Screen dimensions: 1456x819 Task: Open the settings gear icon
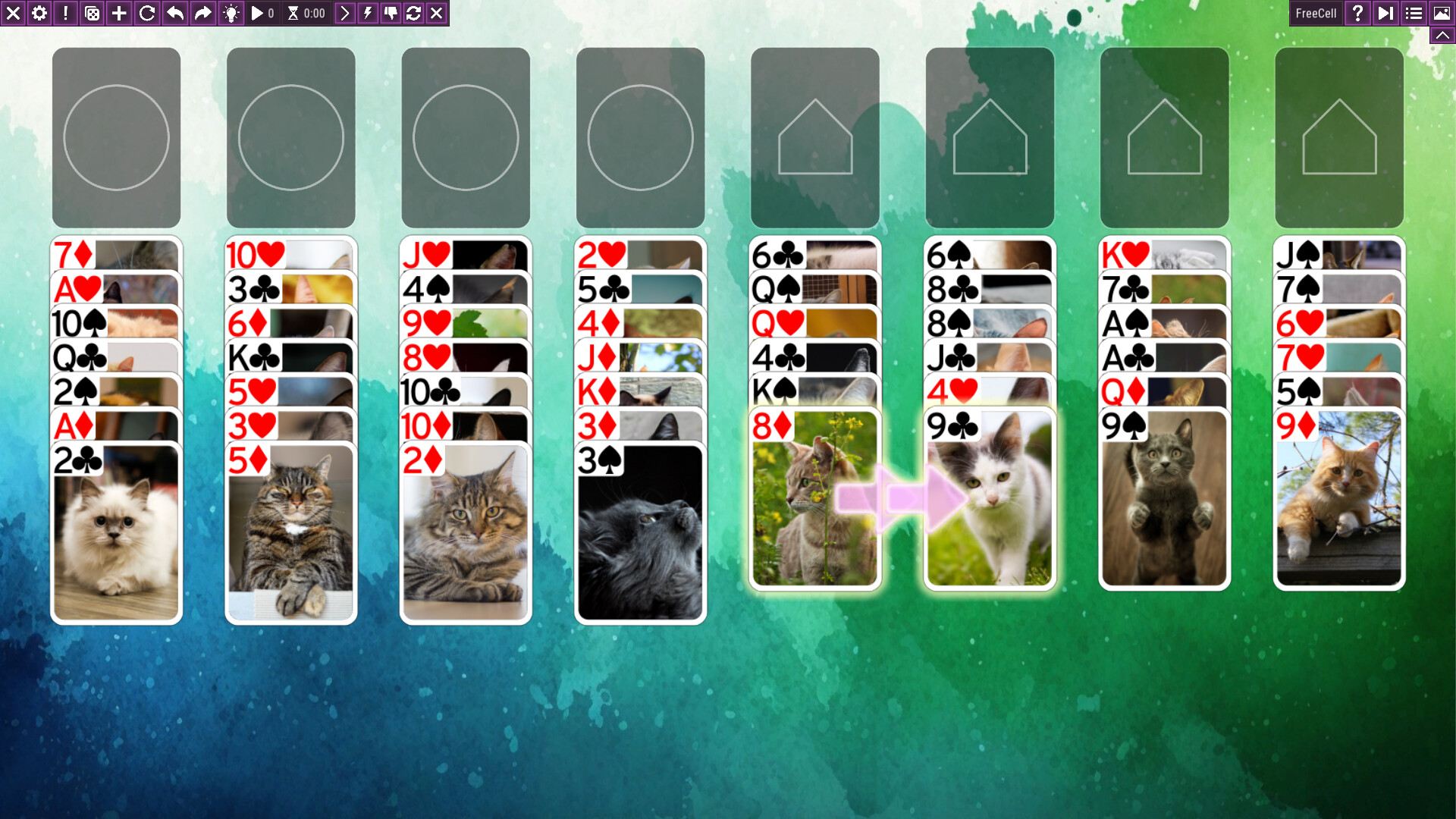[39, 13]
